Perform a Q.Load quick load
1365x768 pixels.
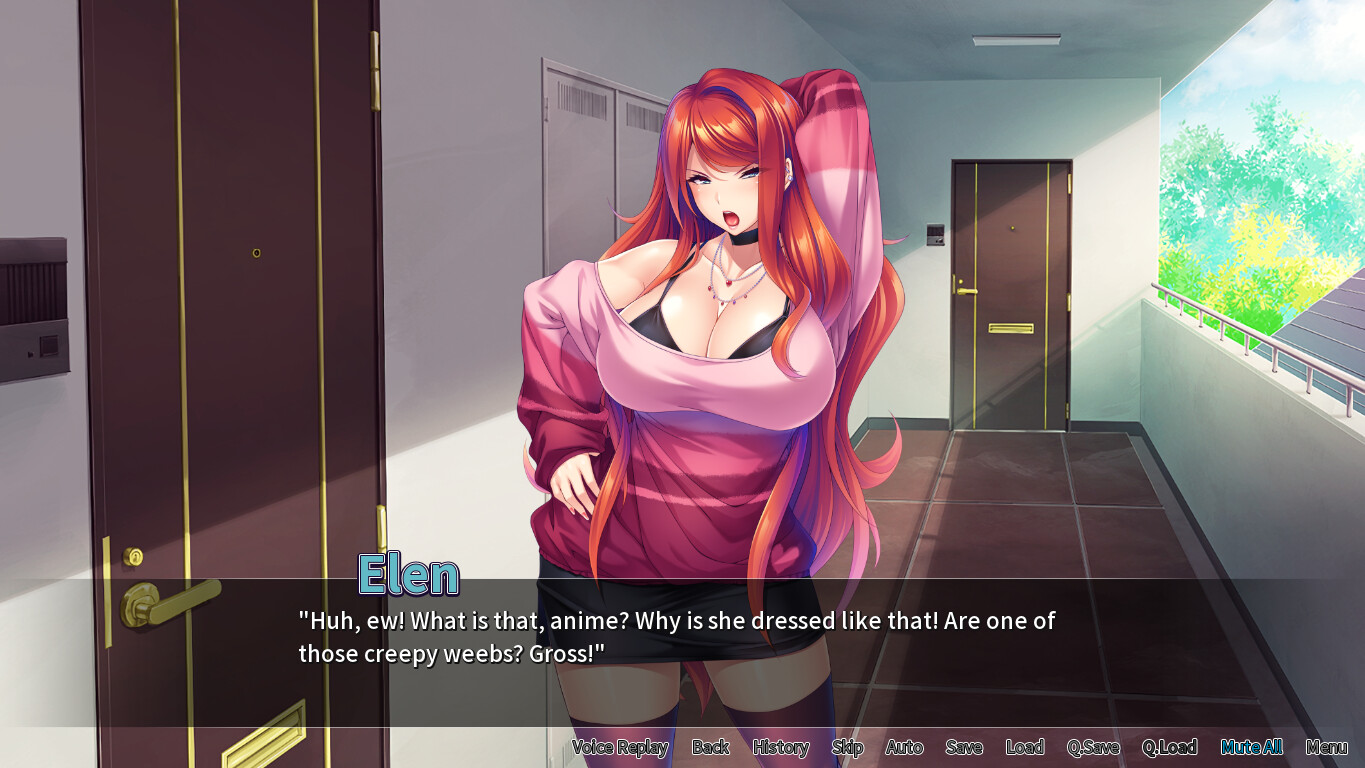coord(1171,747)
